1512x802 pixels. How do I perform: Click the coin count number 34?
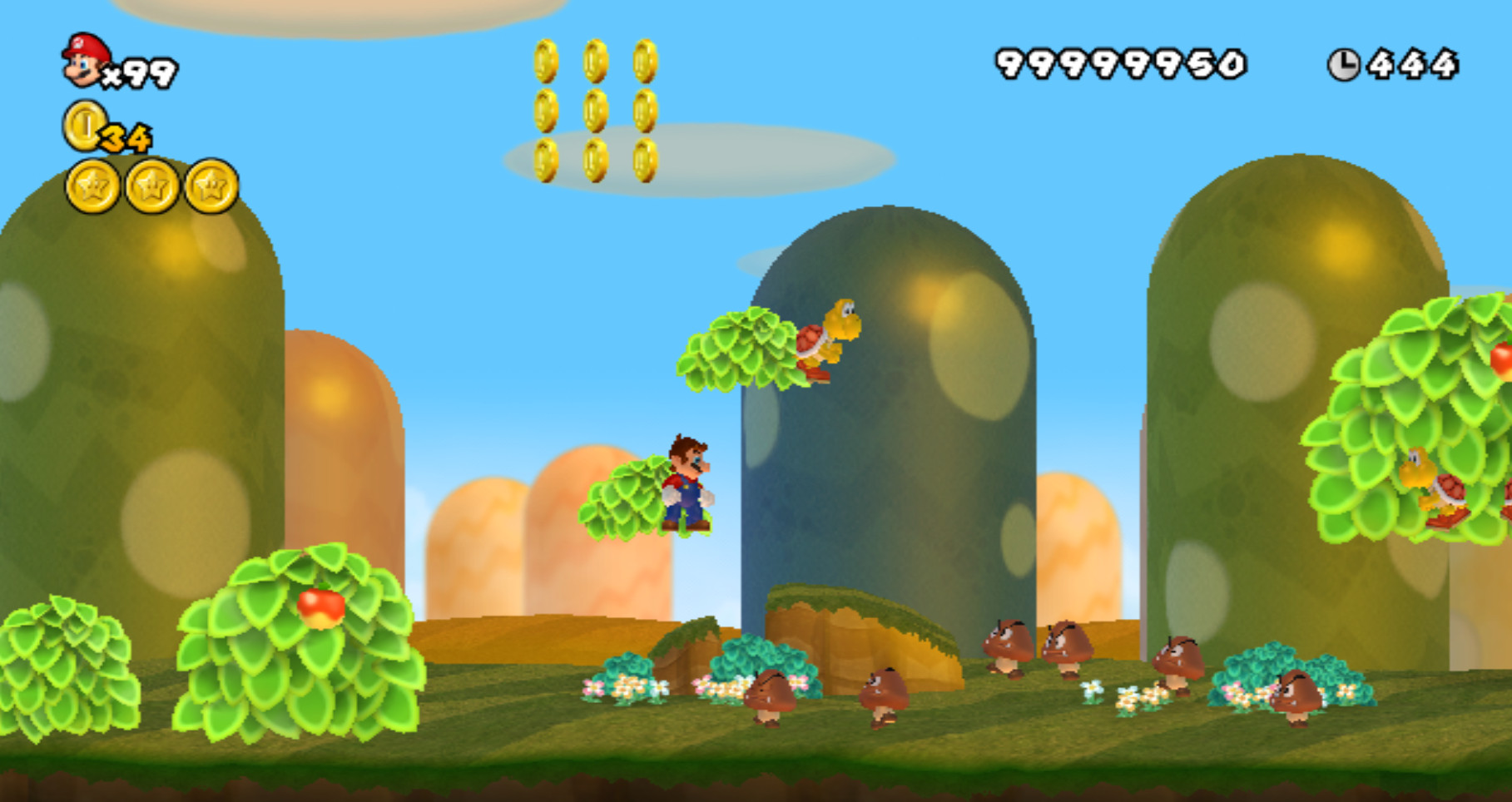pos(125,137)
